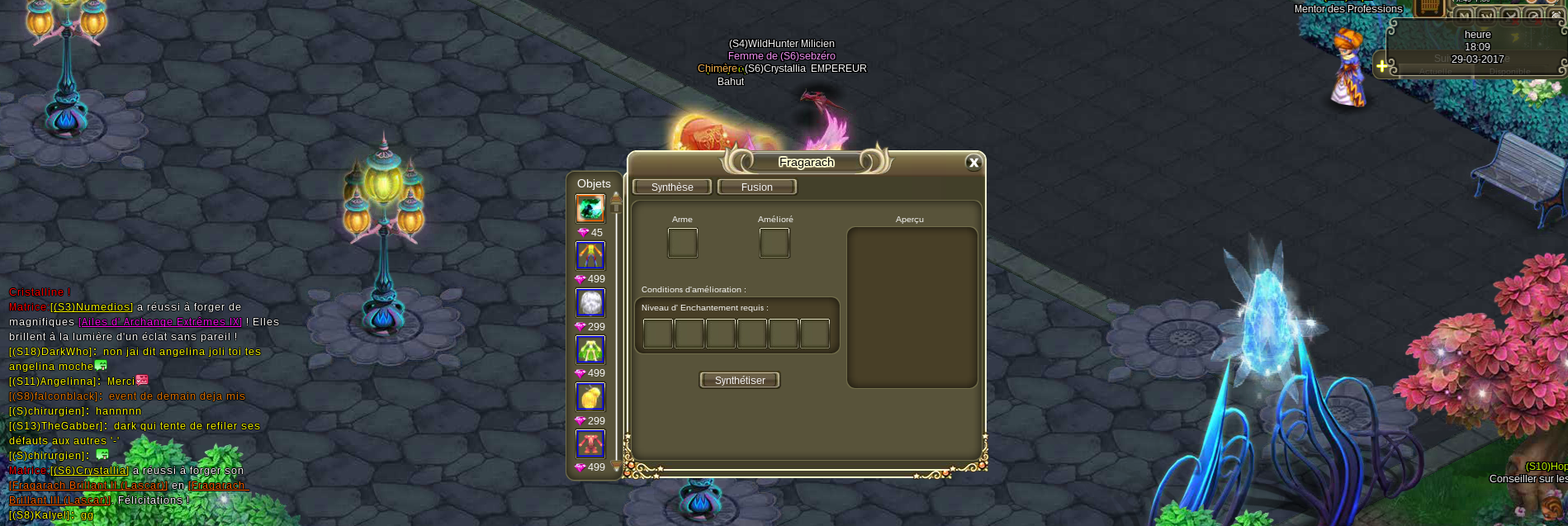Select the empty Arme slot
This screenshot has width=1568, height=526.
click(x=682, y=243)
